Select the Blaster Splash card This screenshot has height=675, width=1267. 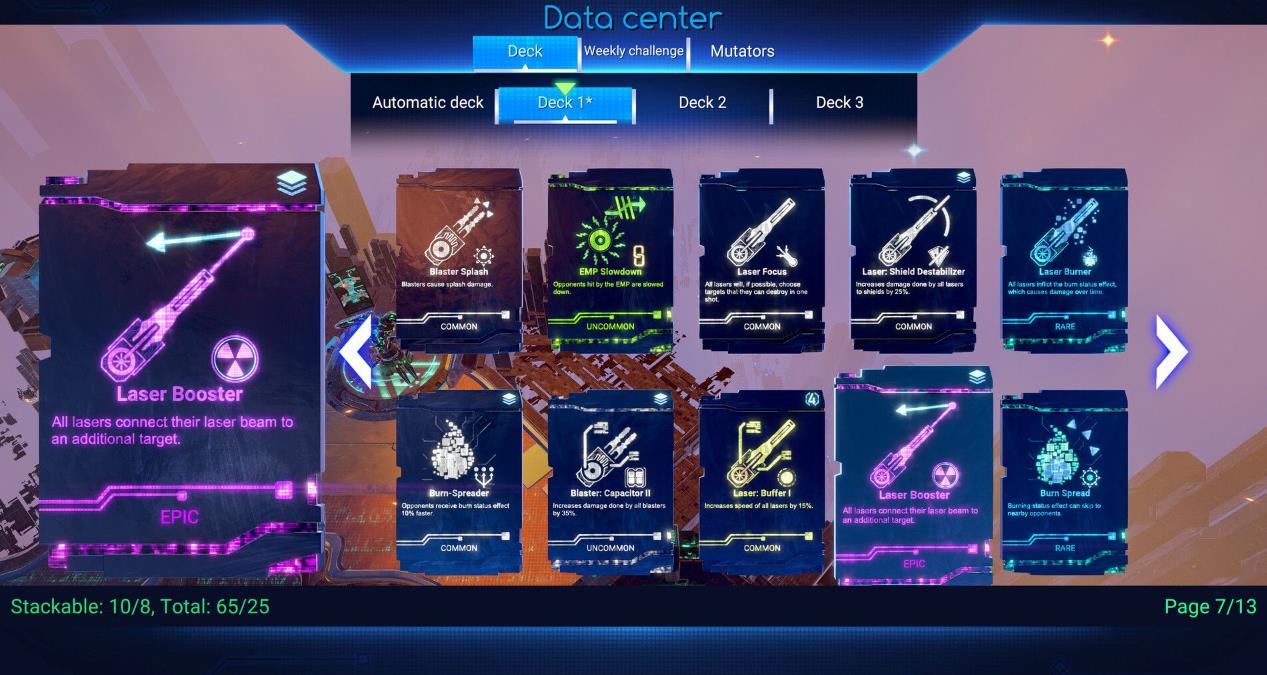point(459,258)
